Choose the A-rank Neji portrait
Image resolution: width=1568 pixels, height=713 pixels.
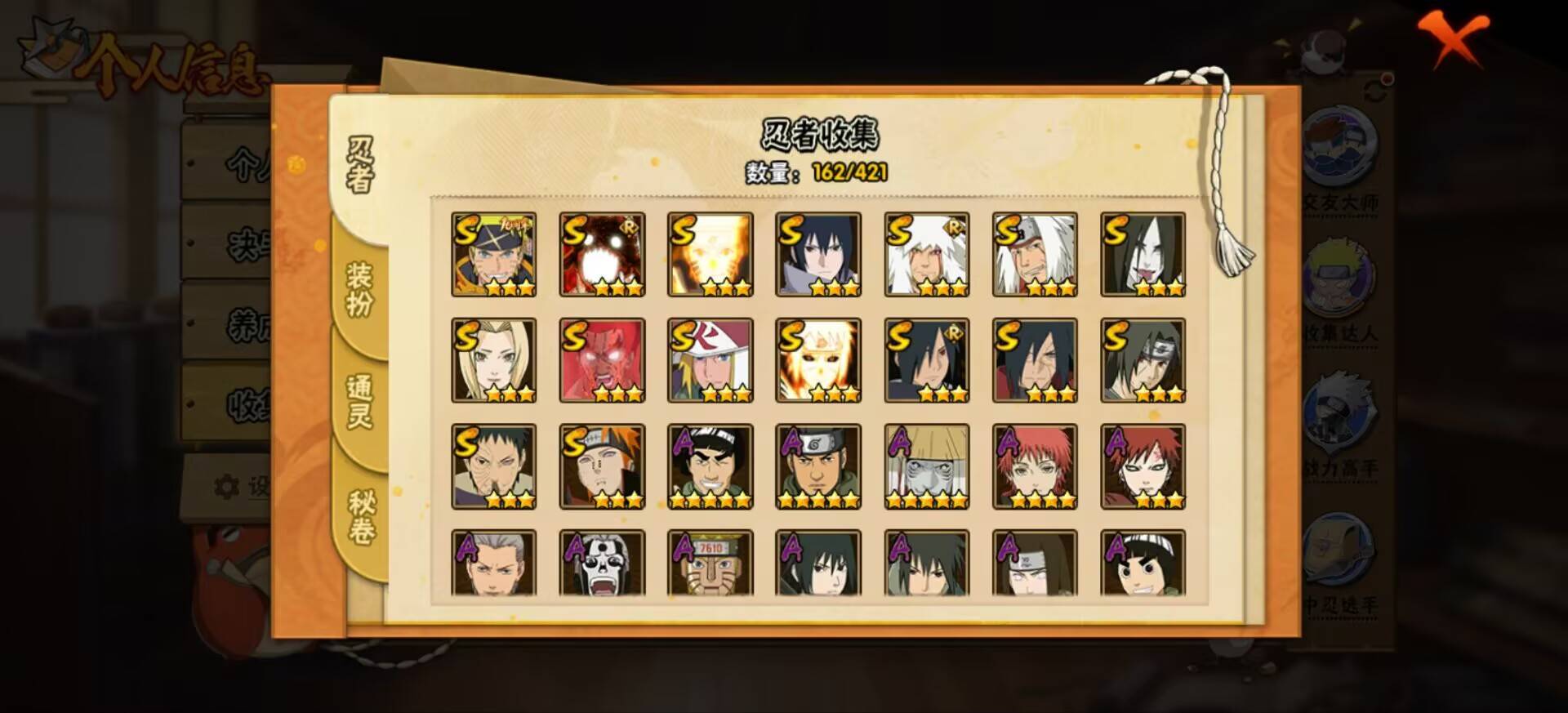coord(1035,564)
